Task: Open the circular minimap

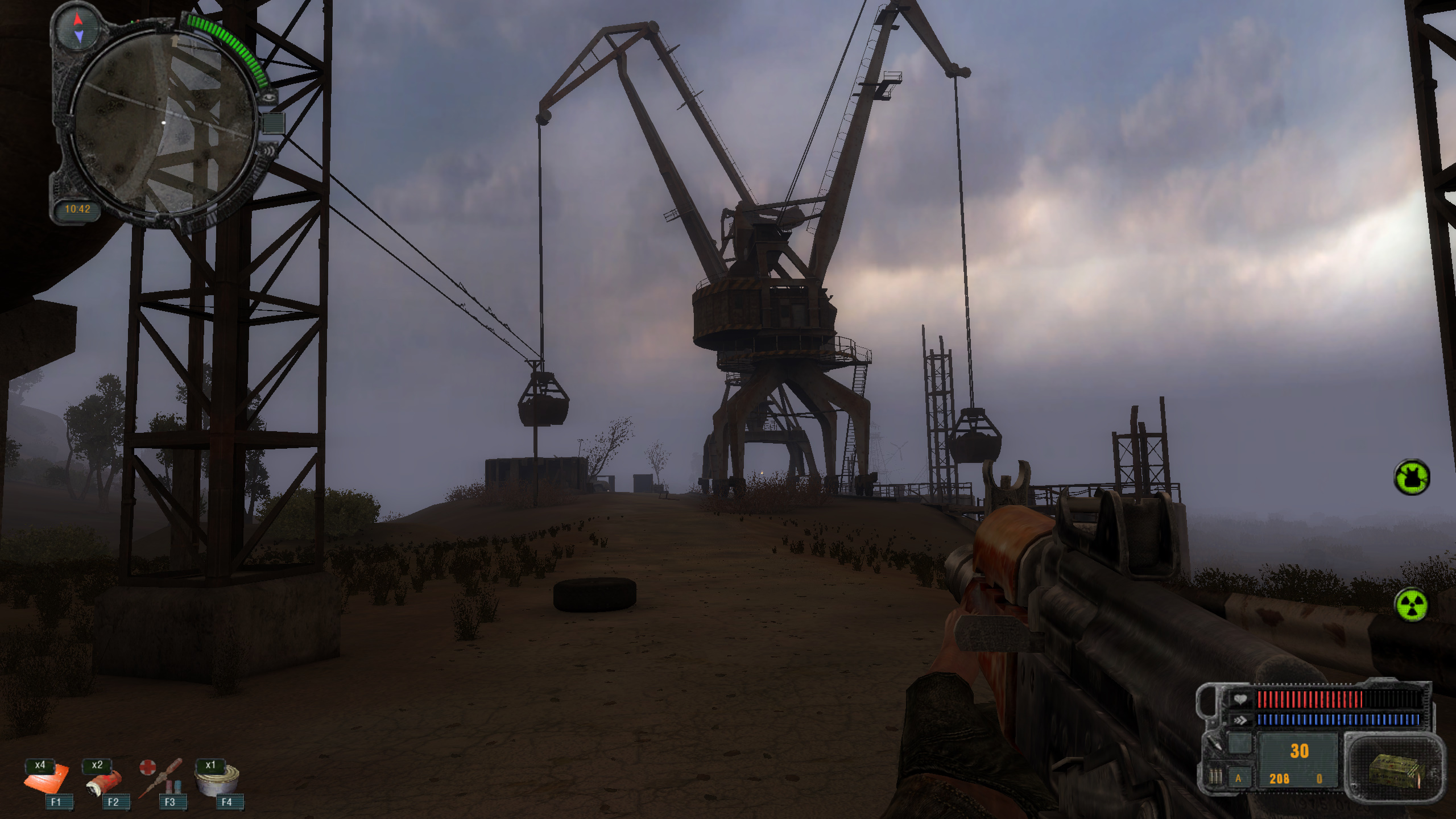Action: [x=164, y=123]
